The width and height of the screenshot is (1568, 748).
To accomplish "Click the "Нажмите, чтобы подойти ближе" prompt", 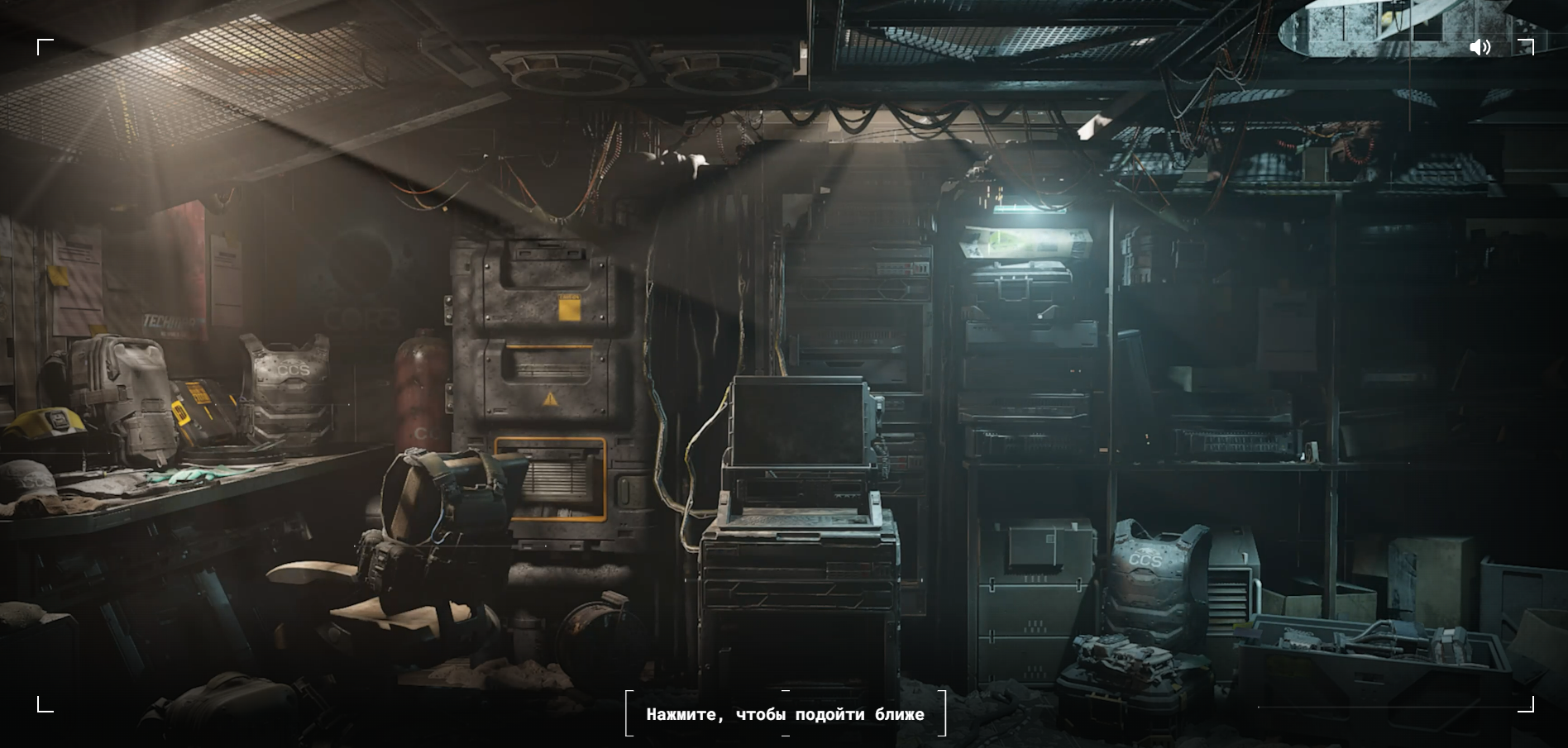I will [785, 714].
